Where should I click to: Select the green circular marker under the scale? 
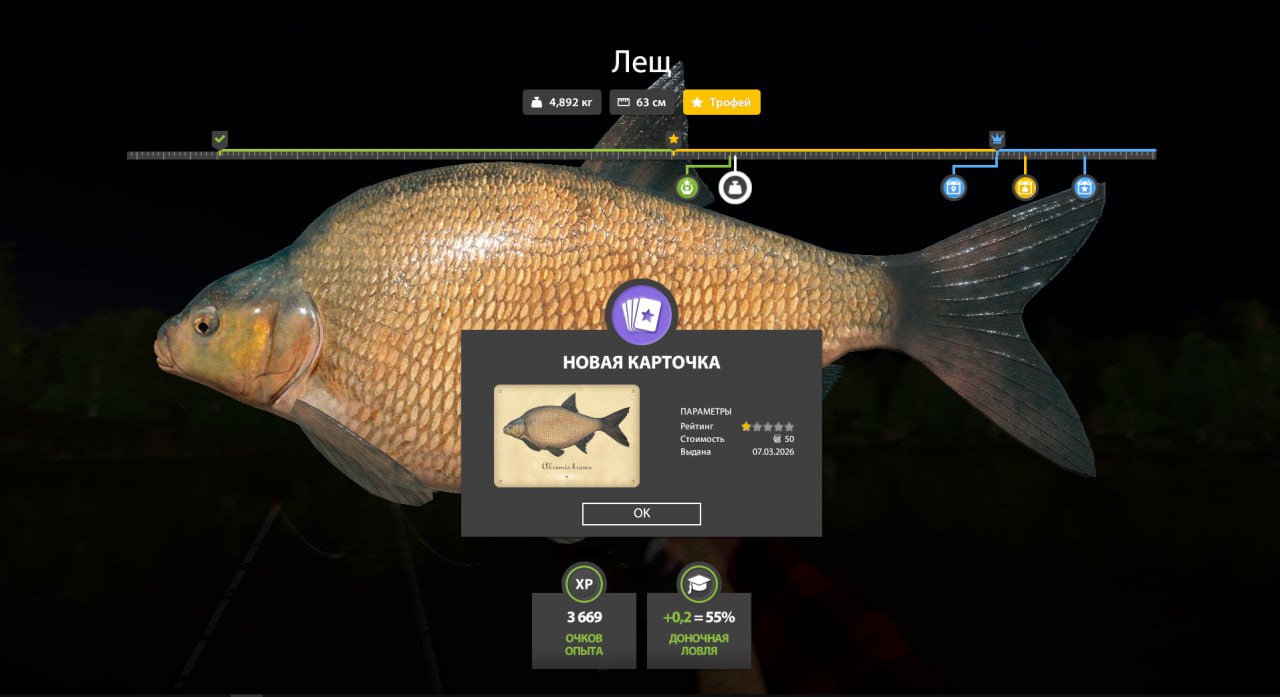click(687, 187)
